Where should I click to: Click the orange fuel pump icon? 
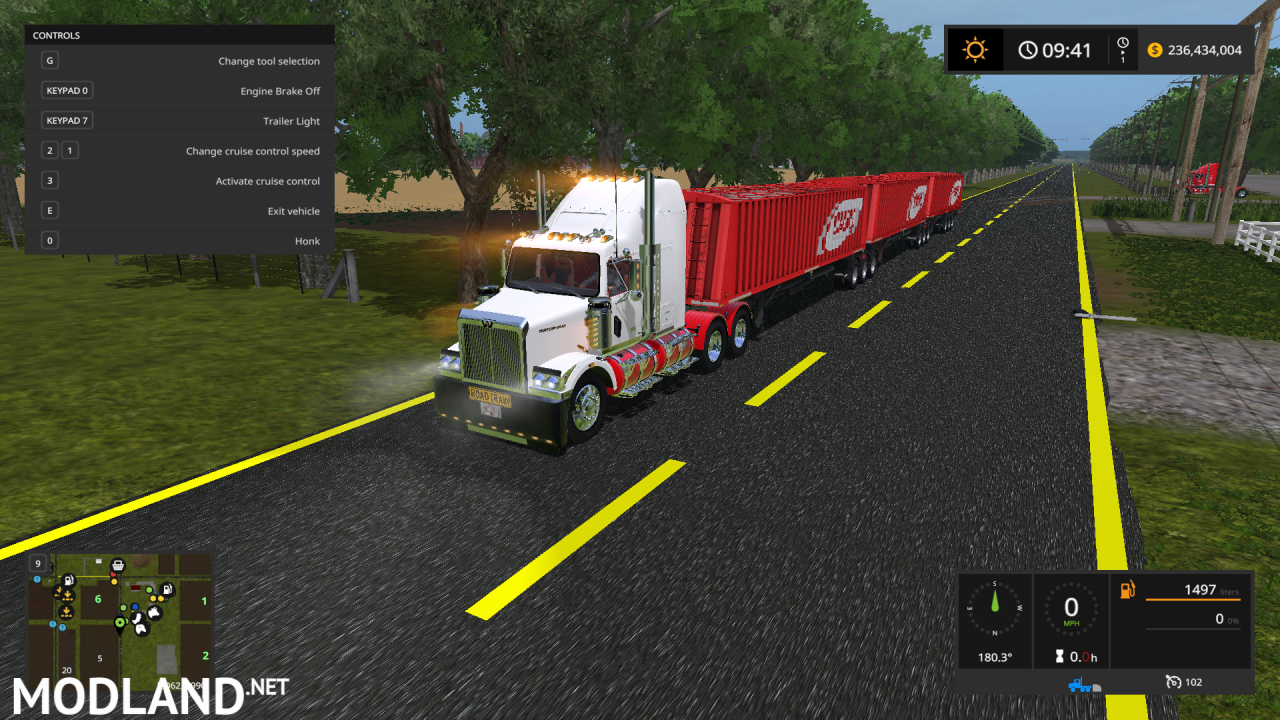coord(1127,590)
